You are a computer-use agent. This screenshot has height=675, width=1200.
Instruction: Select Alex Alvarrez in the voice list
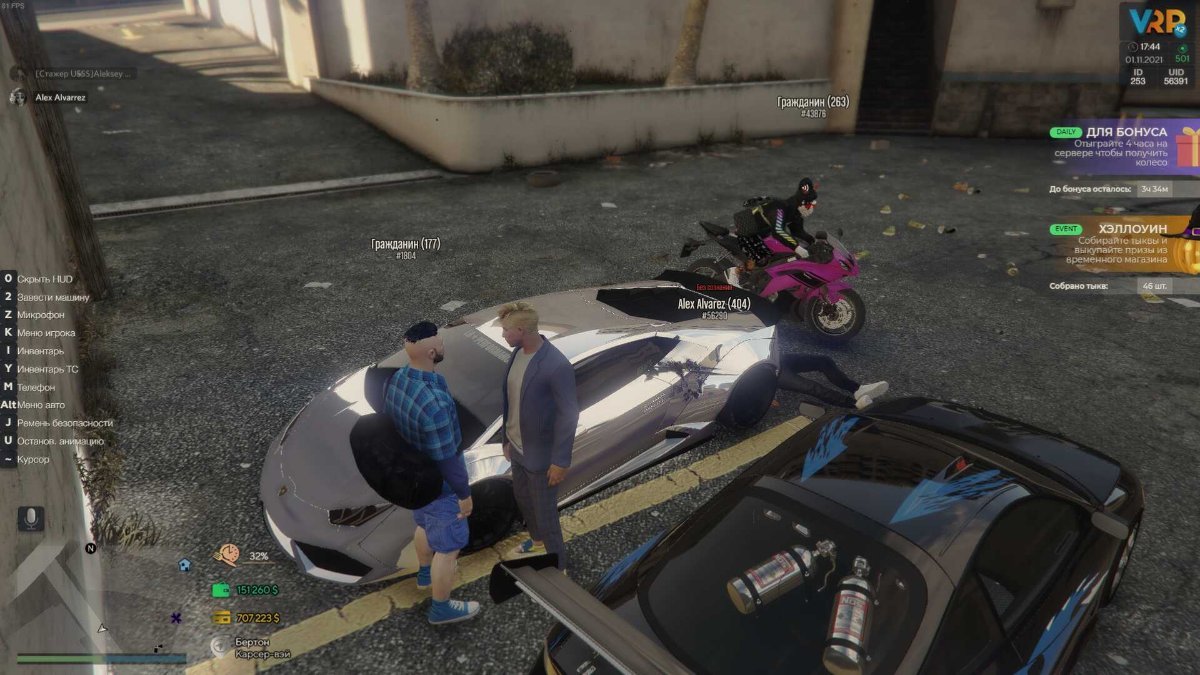pos(62,97)
